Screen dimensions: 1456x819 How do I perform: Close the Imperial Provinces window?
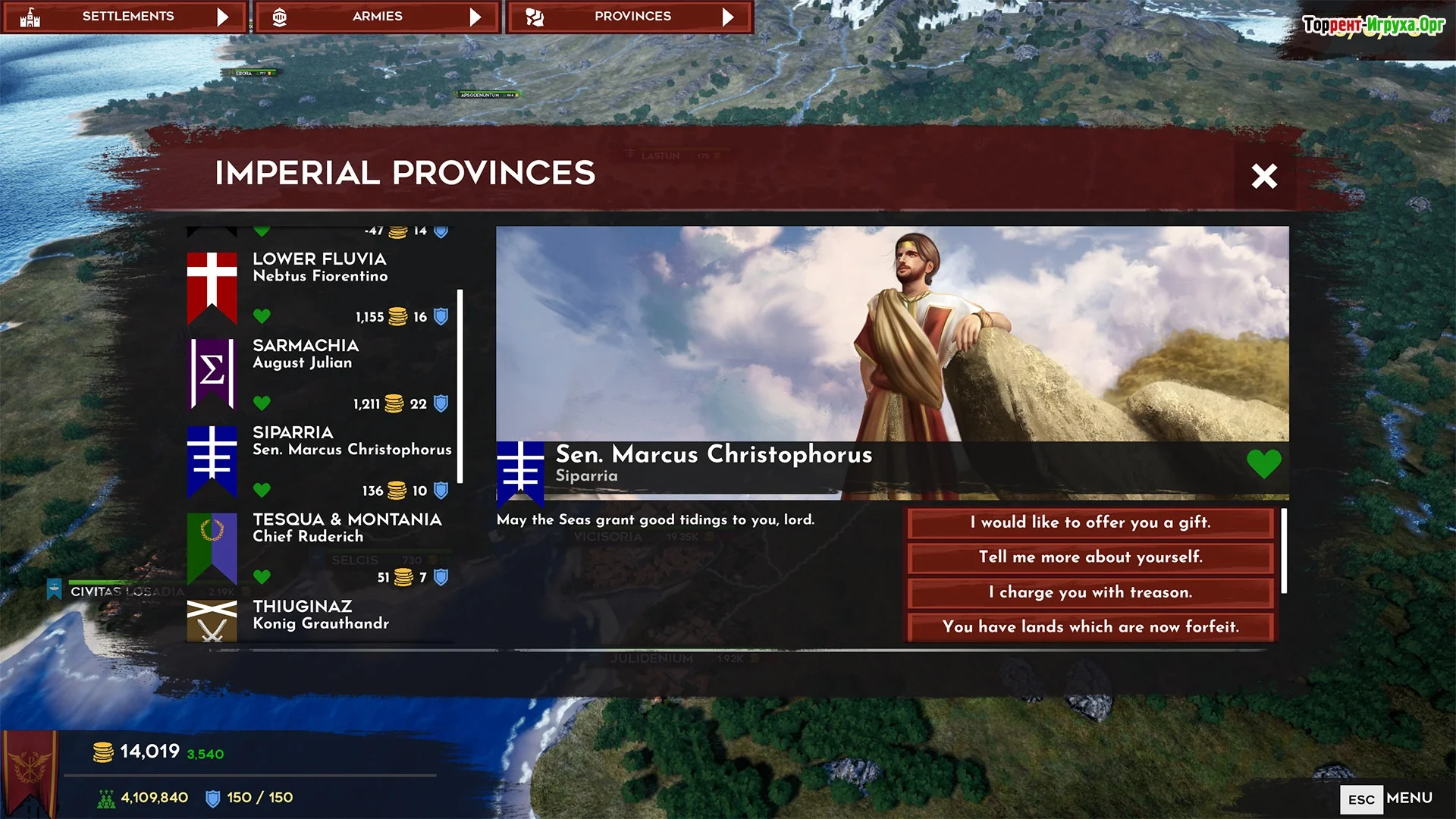[x=1263, y=176]
